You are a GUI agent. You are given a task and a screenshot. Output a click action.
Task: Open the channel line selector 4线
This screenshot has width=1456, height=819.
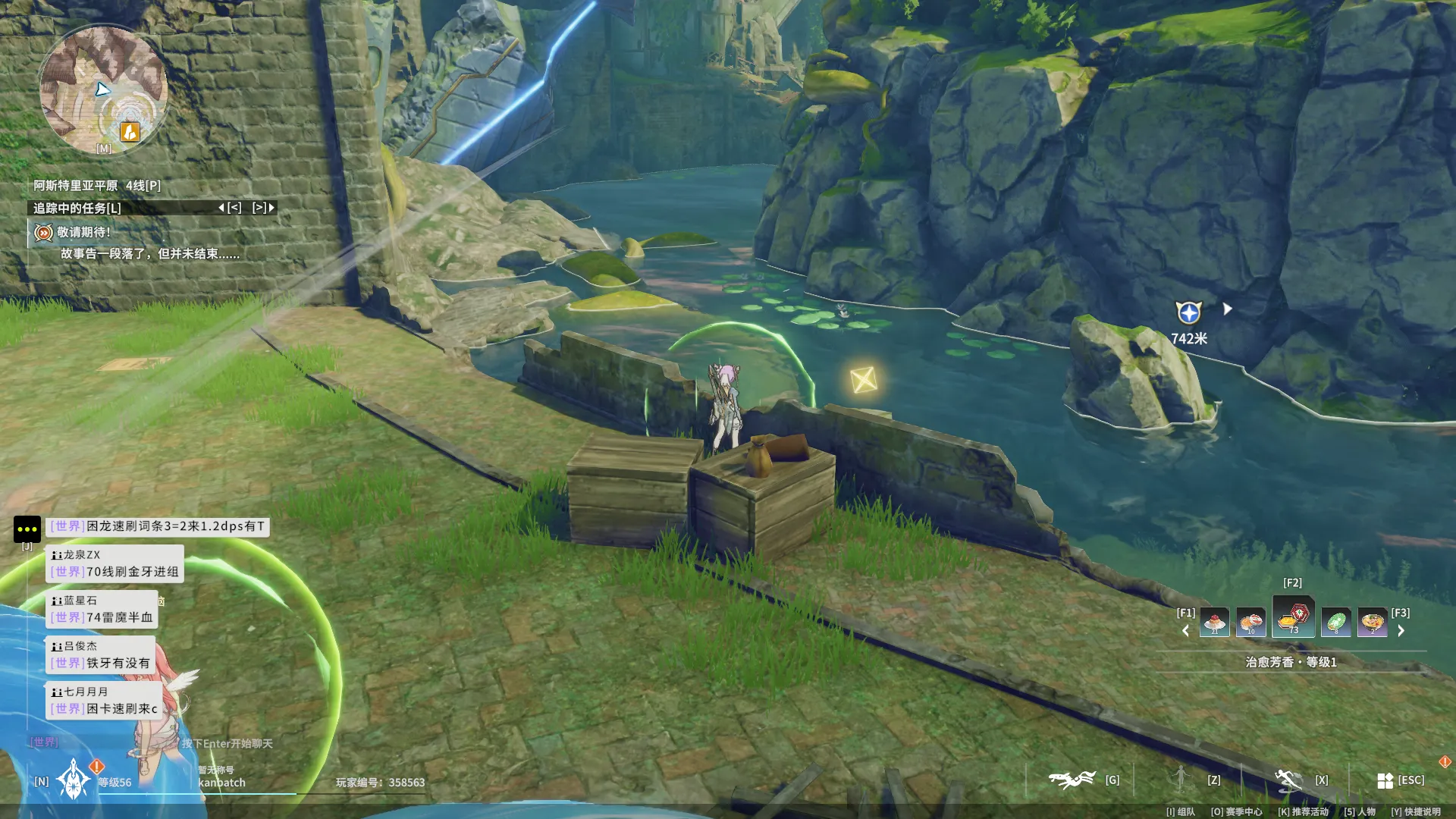(x=143, y=186)
